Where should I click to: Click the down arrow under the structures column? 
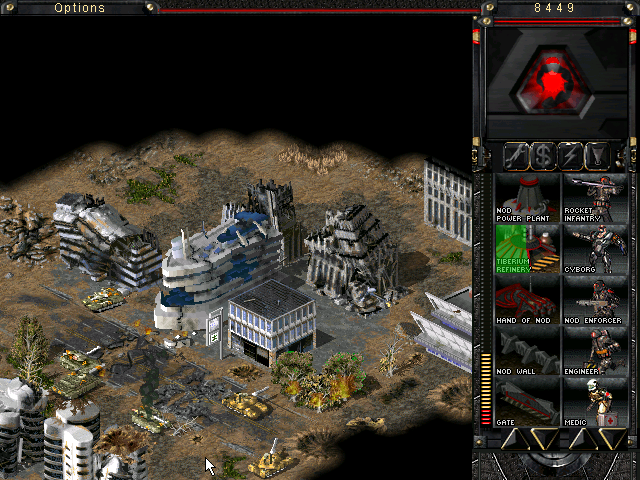(x=542, y=439)
